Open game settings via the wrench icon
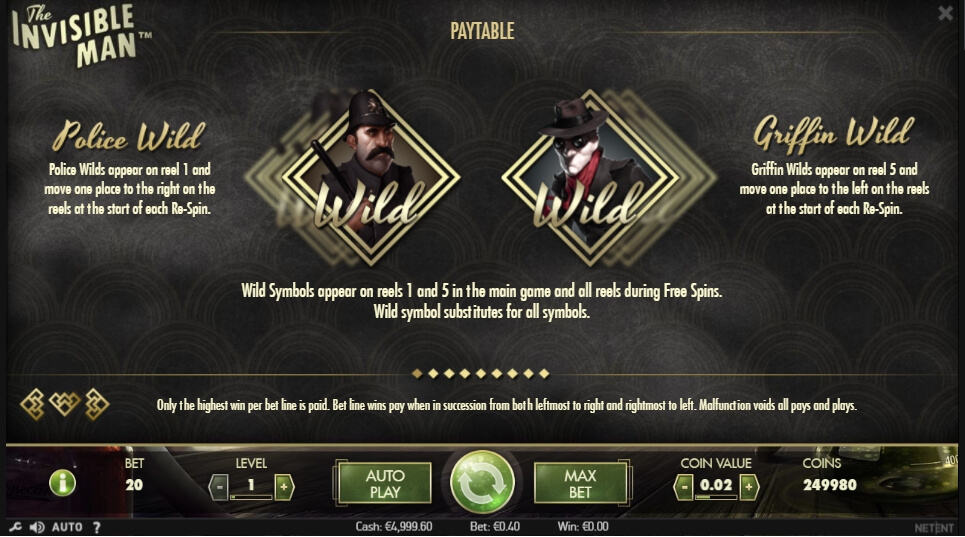The height and width of the screenshot is (537, 965). click(x=15, y=526)
